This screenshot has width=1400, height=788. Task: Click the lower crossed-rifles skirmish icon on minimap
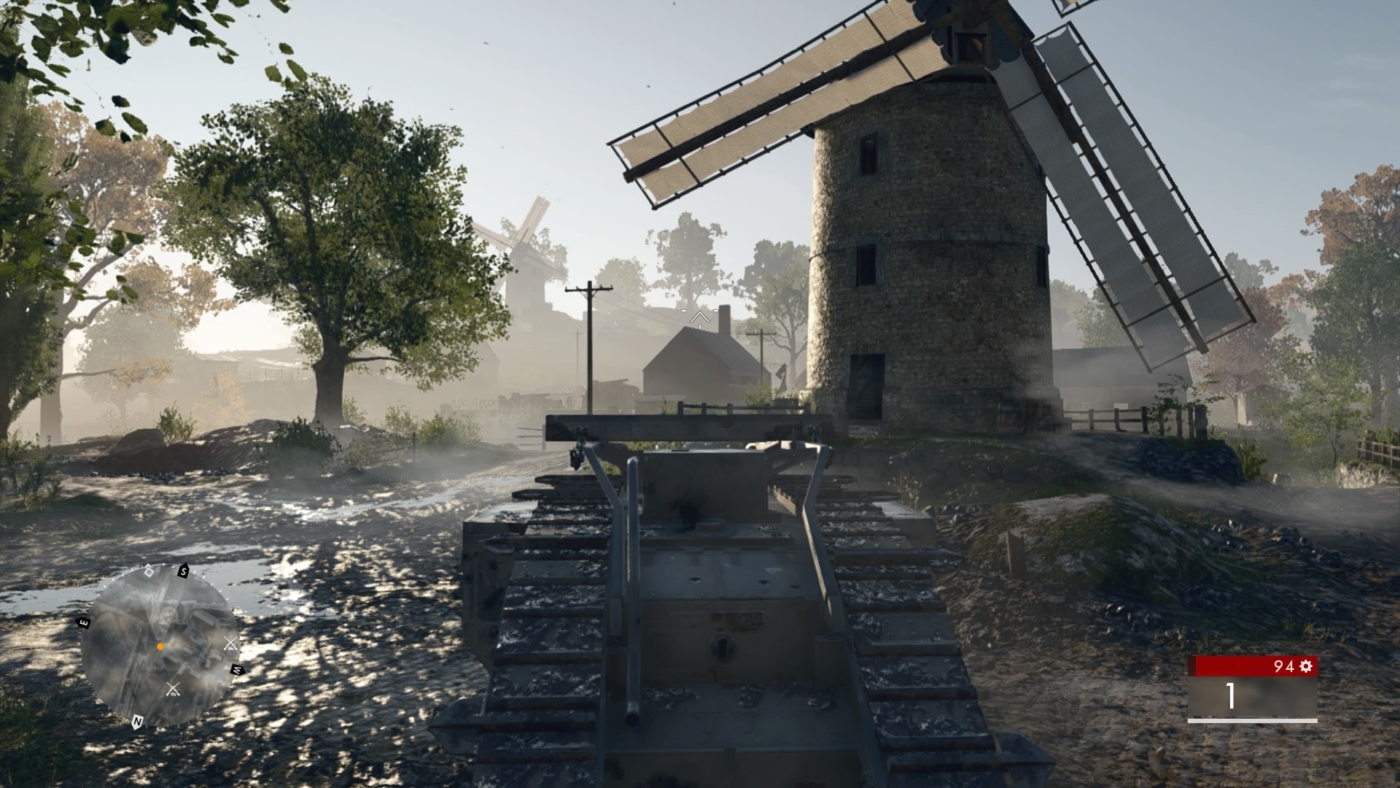(x=172, y=688)
